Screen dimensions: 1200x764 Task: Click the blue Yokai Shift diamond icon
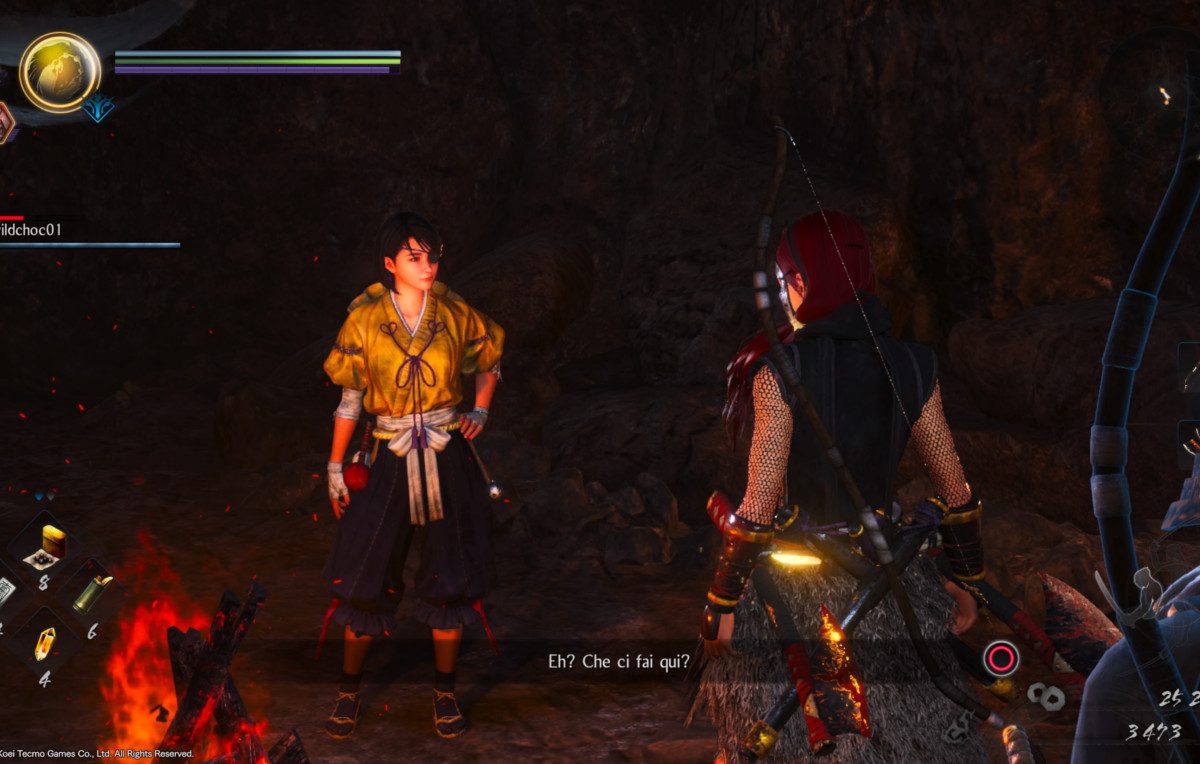click(x=97, y=107)
